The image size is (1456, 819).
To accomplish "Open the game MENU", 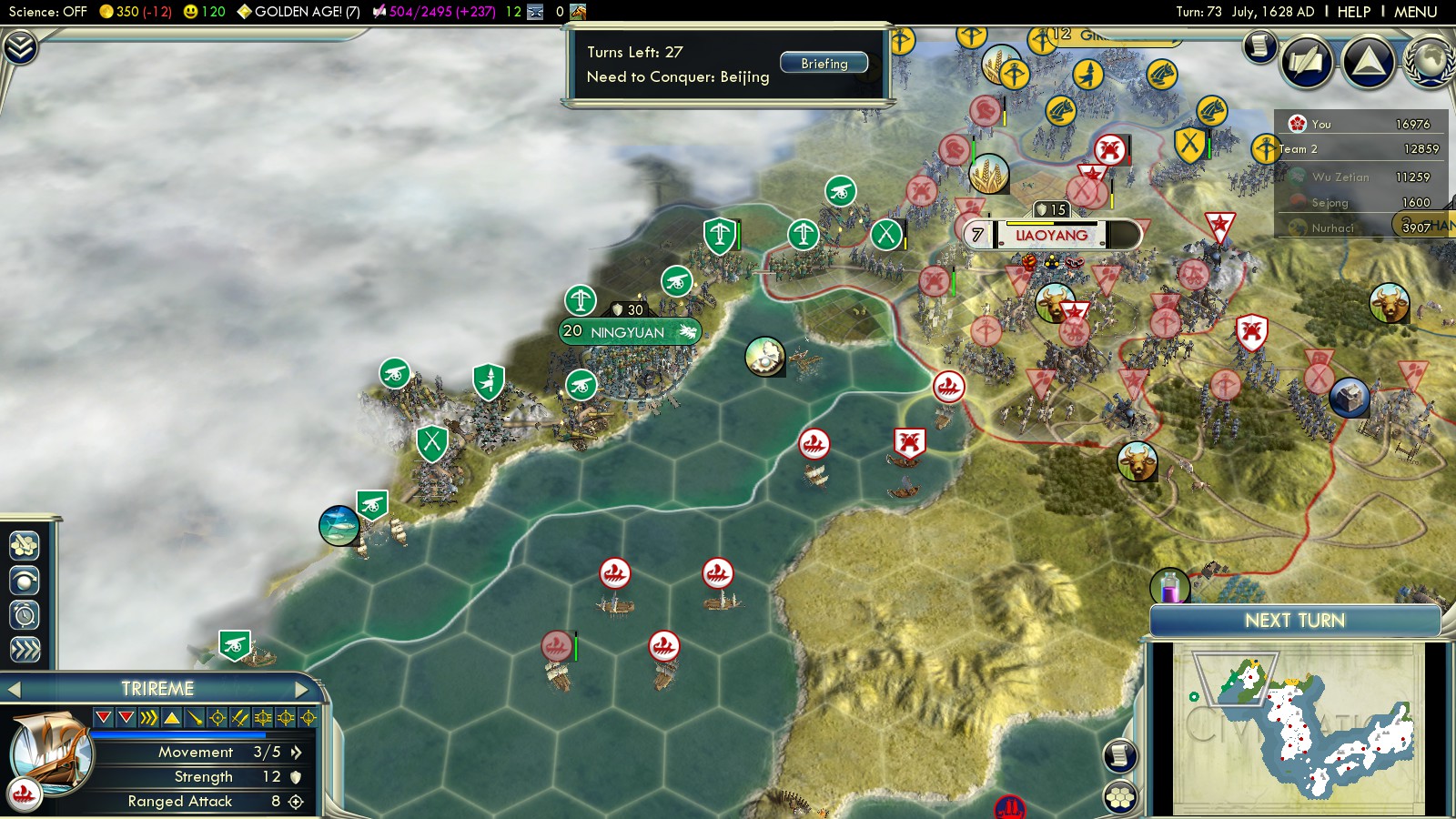I will click(x=1415, y=12).
